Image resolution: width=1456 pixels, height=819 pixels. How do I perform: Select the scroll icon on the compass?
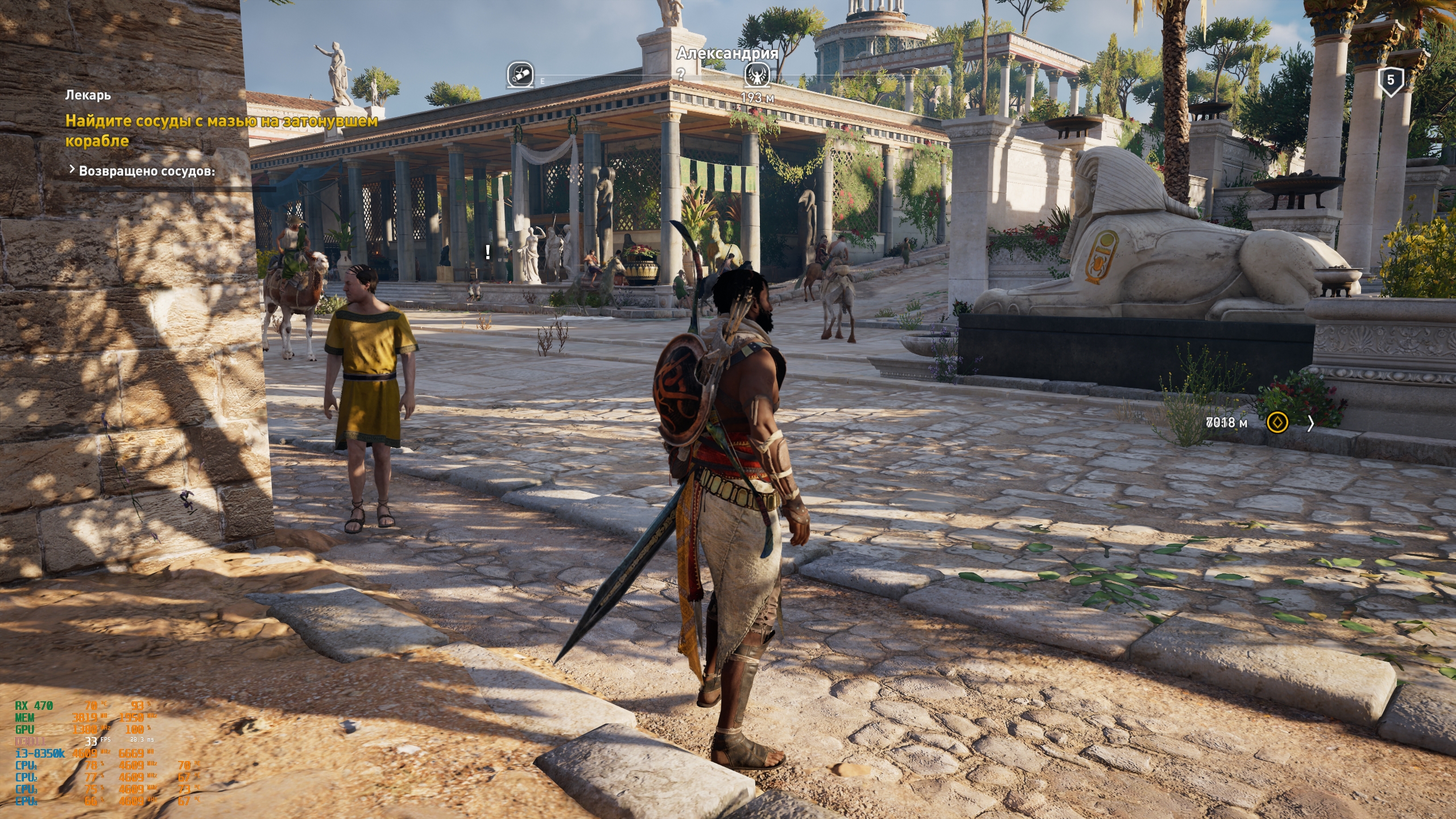point(520,75)
